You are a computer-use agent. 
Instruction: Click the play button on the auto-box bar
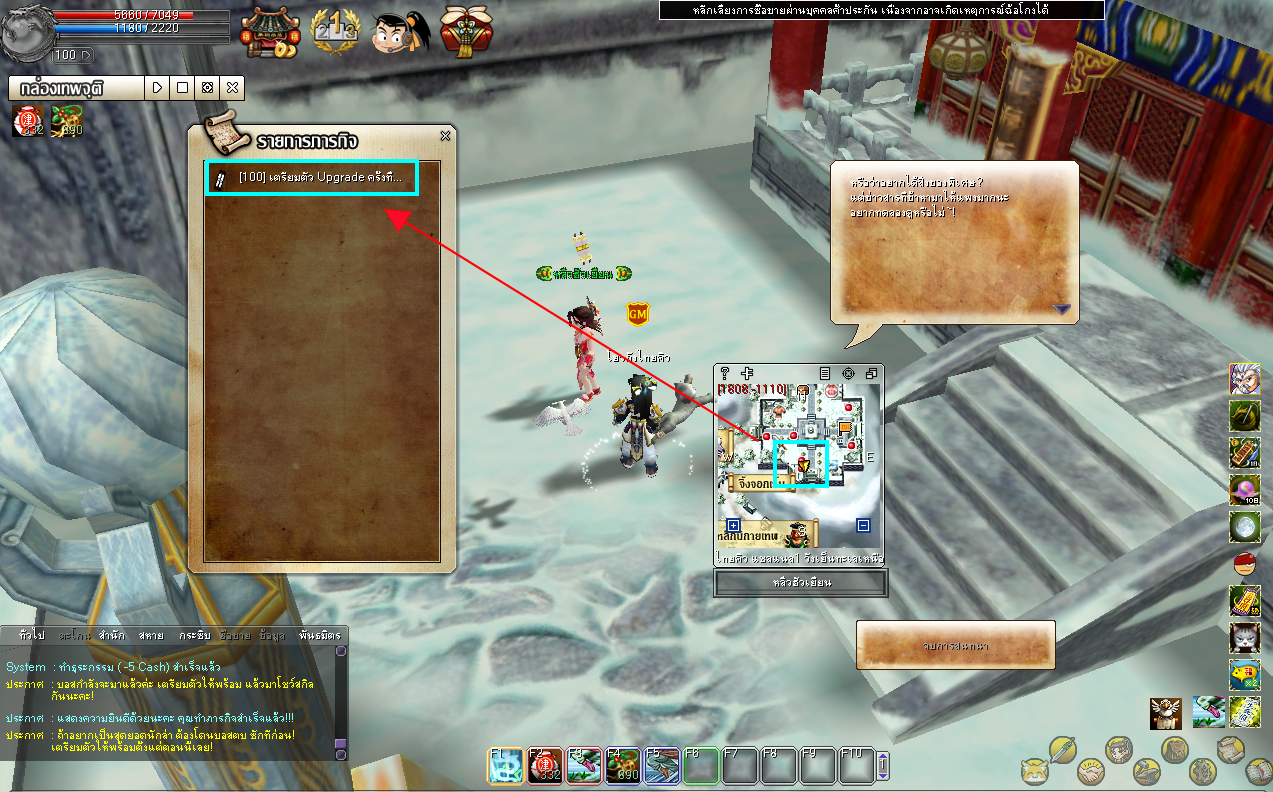(x=157, y=88)
